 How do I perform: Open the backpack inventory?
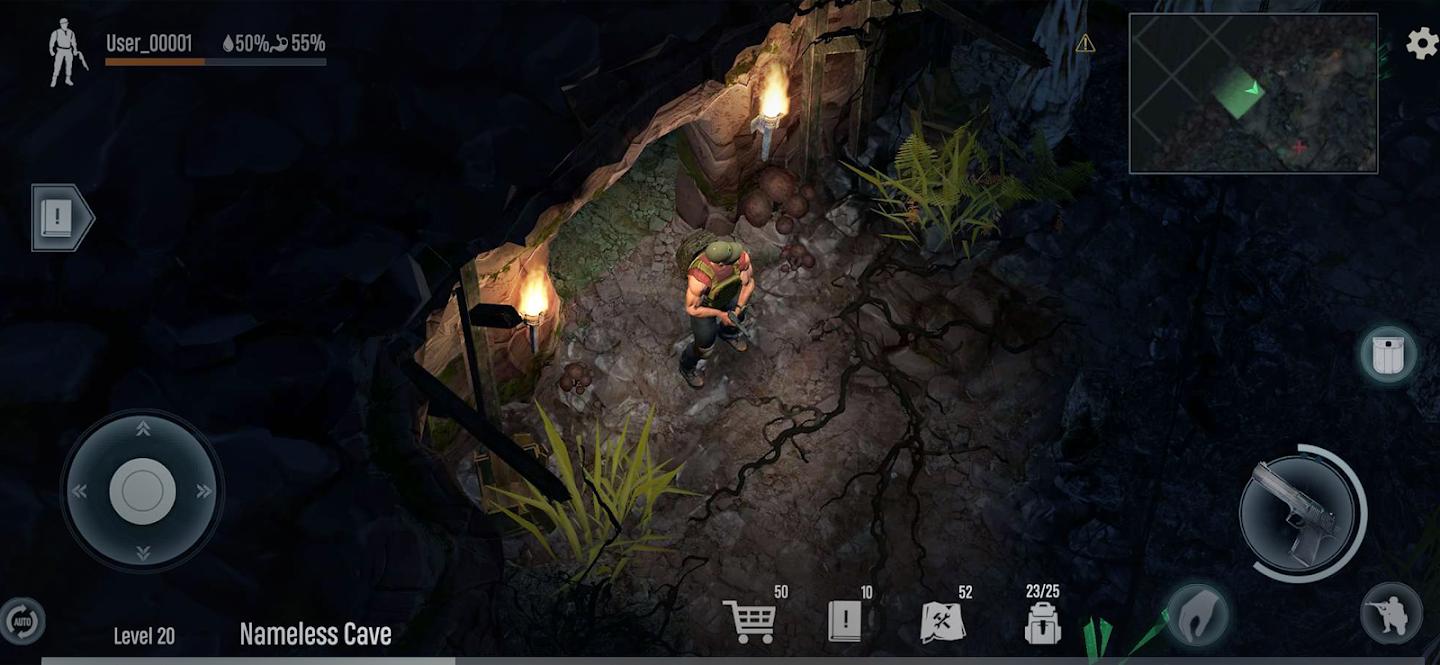[1042, 622]
